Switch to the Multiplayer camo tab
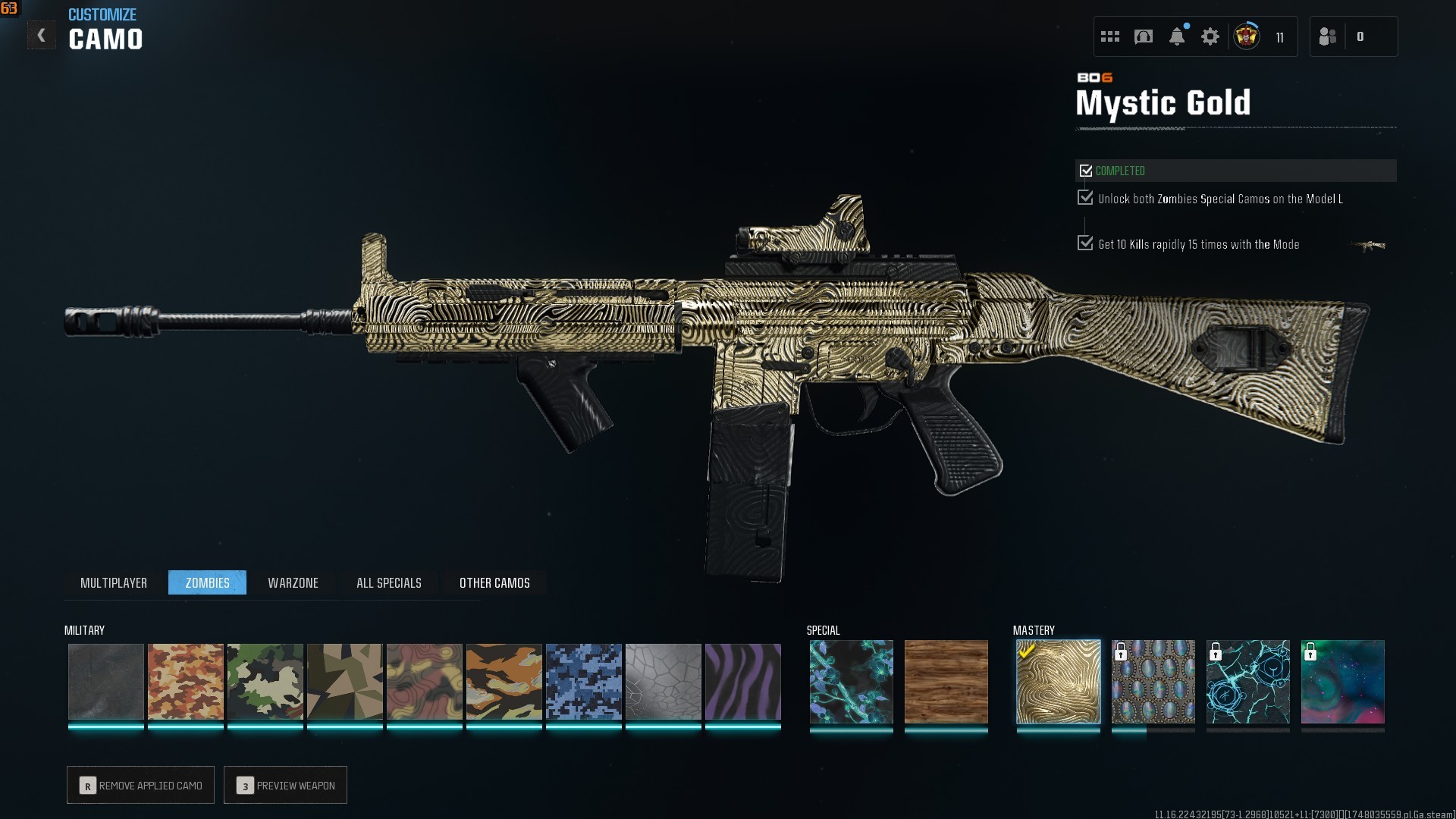1456x819 pixels. tap(114, 582)
